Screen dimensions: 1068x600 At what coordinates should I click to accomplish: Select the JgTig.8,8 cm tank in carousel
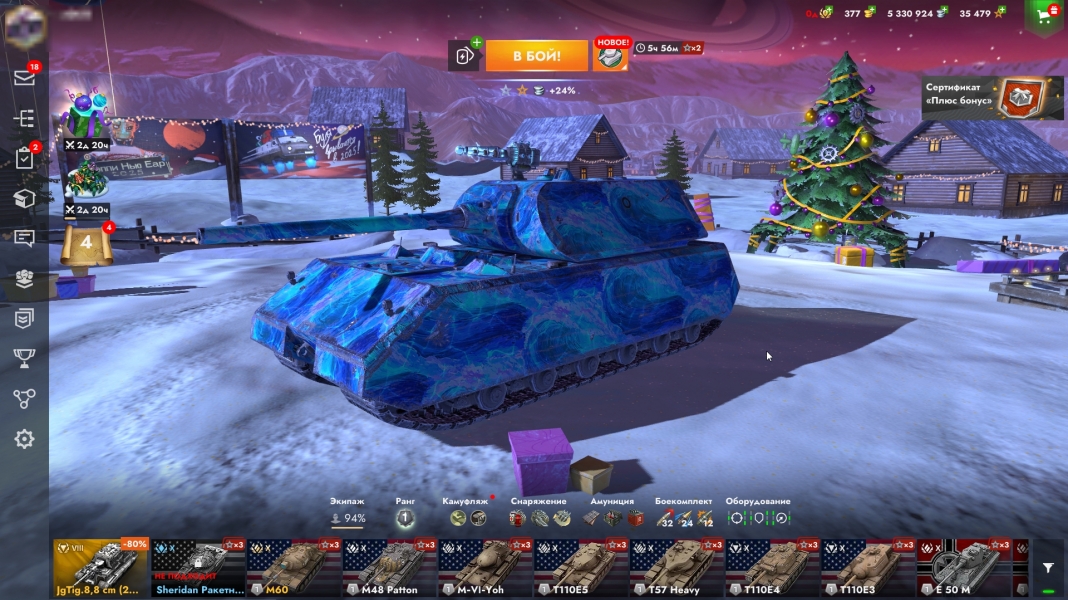tap(100, 567)
